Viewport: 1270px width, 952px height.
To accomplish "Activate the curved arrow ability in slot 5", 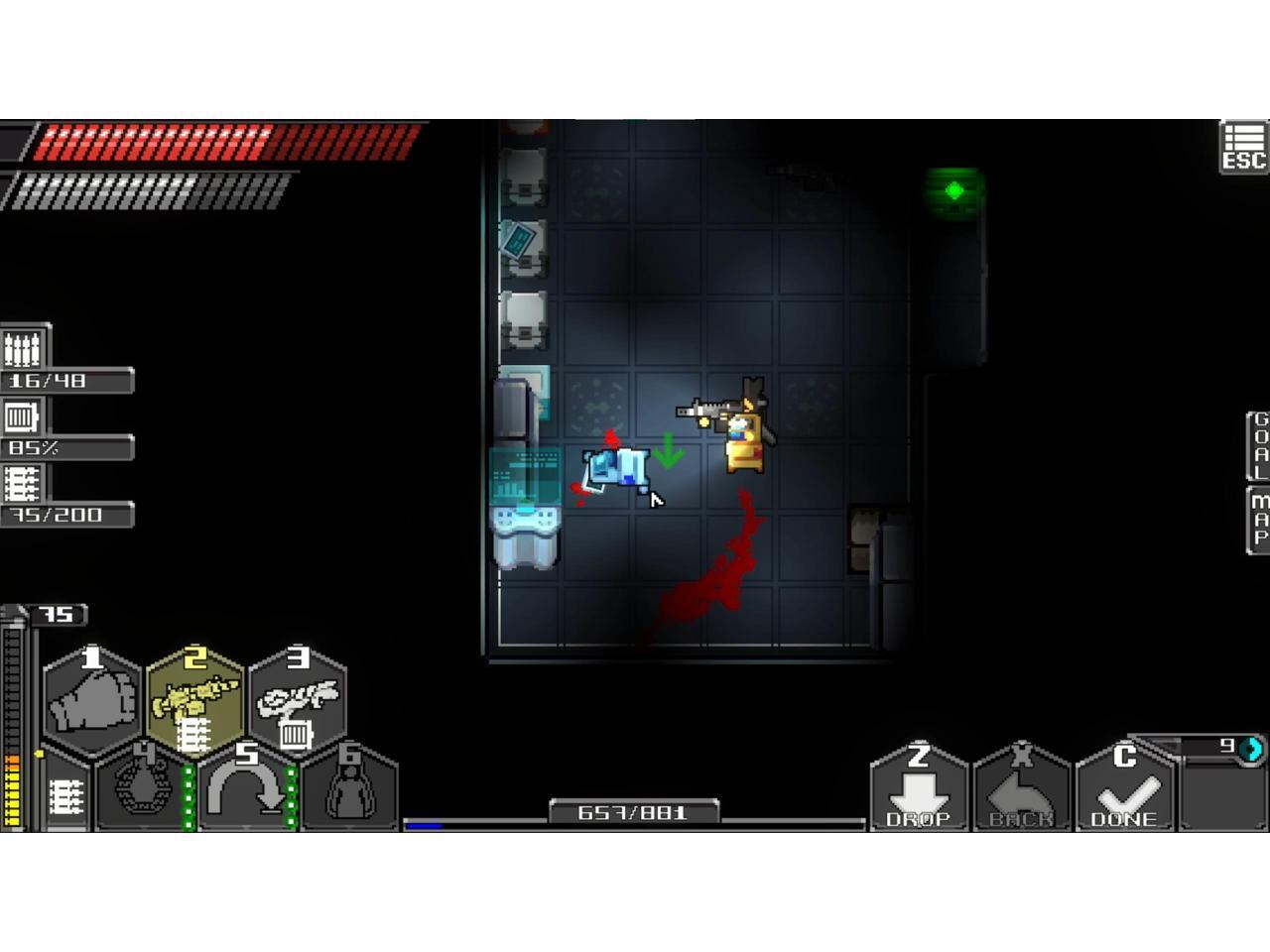I will [x=246, y=788].
